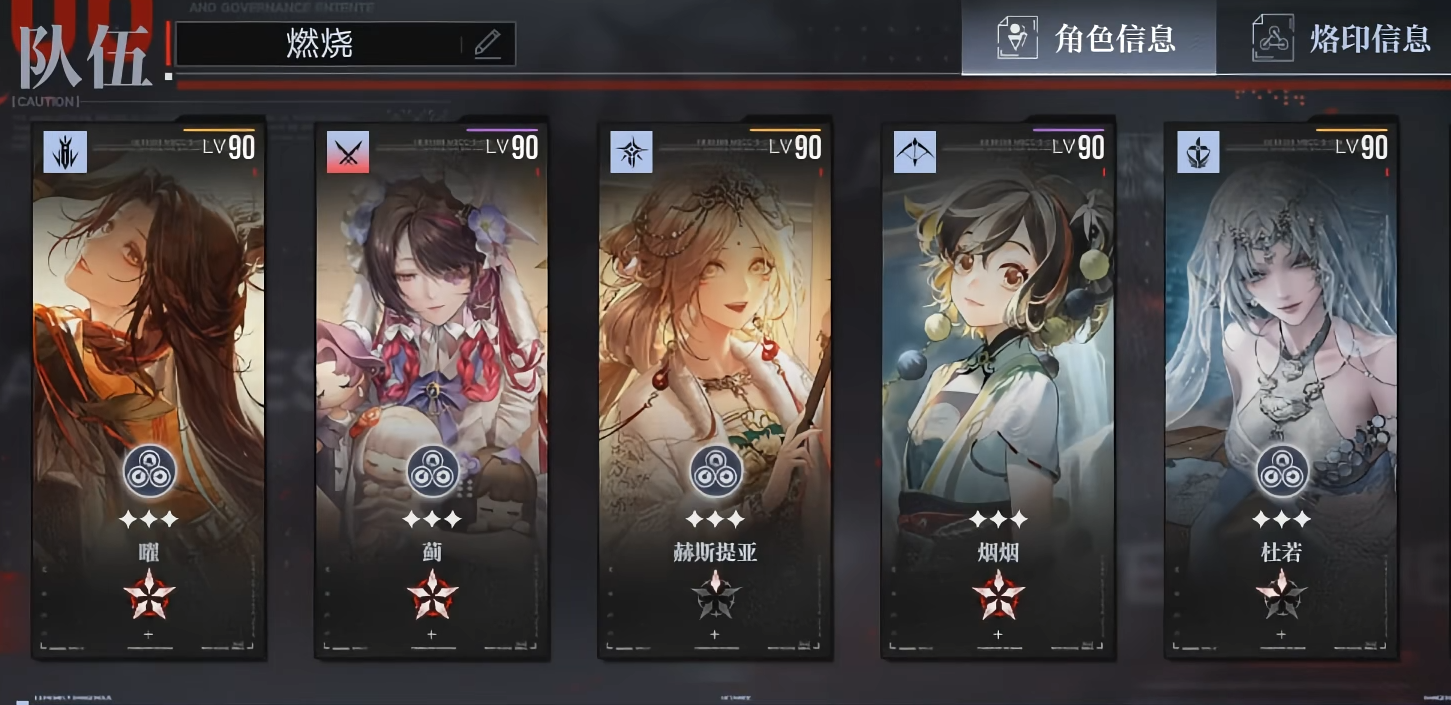This screenshot has width=1451, height=705.
Task: Click 蓟's red star emblem slot
Action: point(431,595)
